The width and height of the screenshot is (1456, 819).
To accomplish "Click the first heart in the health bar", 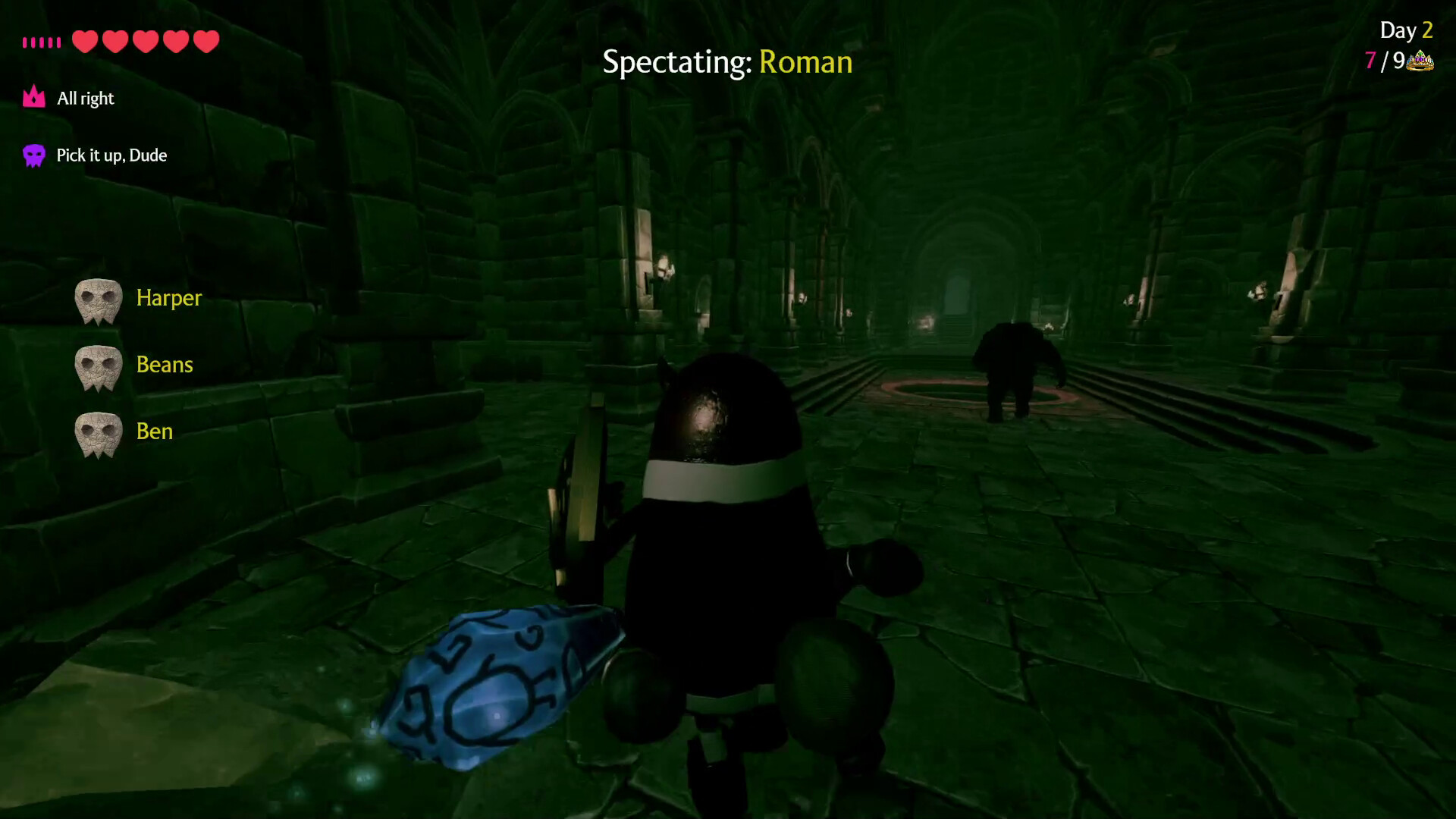I will pyautogui.click(x=85, y=42).
